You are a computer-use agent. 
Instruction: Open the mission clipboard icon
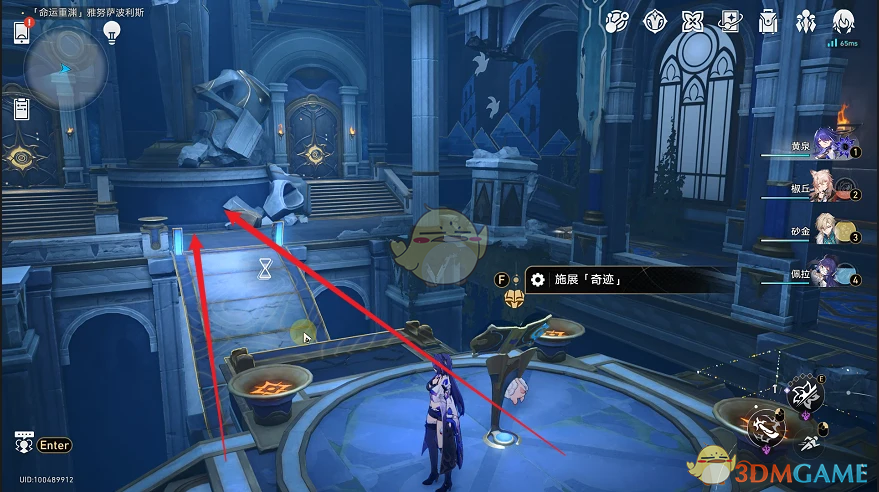(20, 109)
